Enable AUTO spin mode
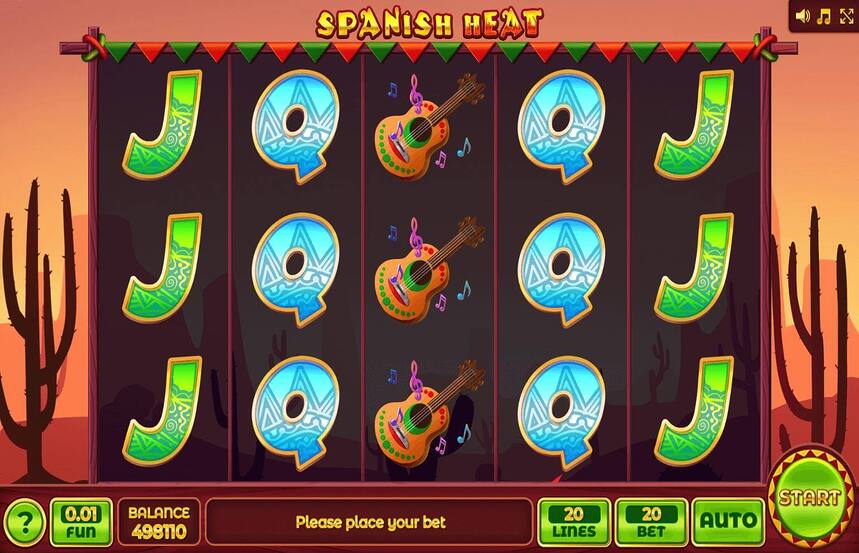Viewport: 859px width, 553px height. tap(727, 521)
